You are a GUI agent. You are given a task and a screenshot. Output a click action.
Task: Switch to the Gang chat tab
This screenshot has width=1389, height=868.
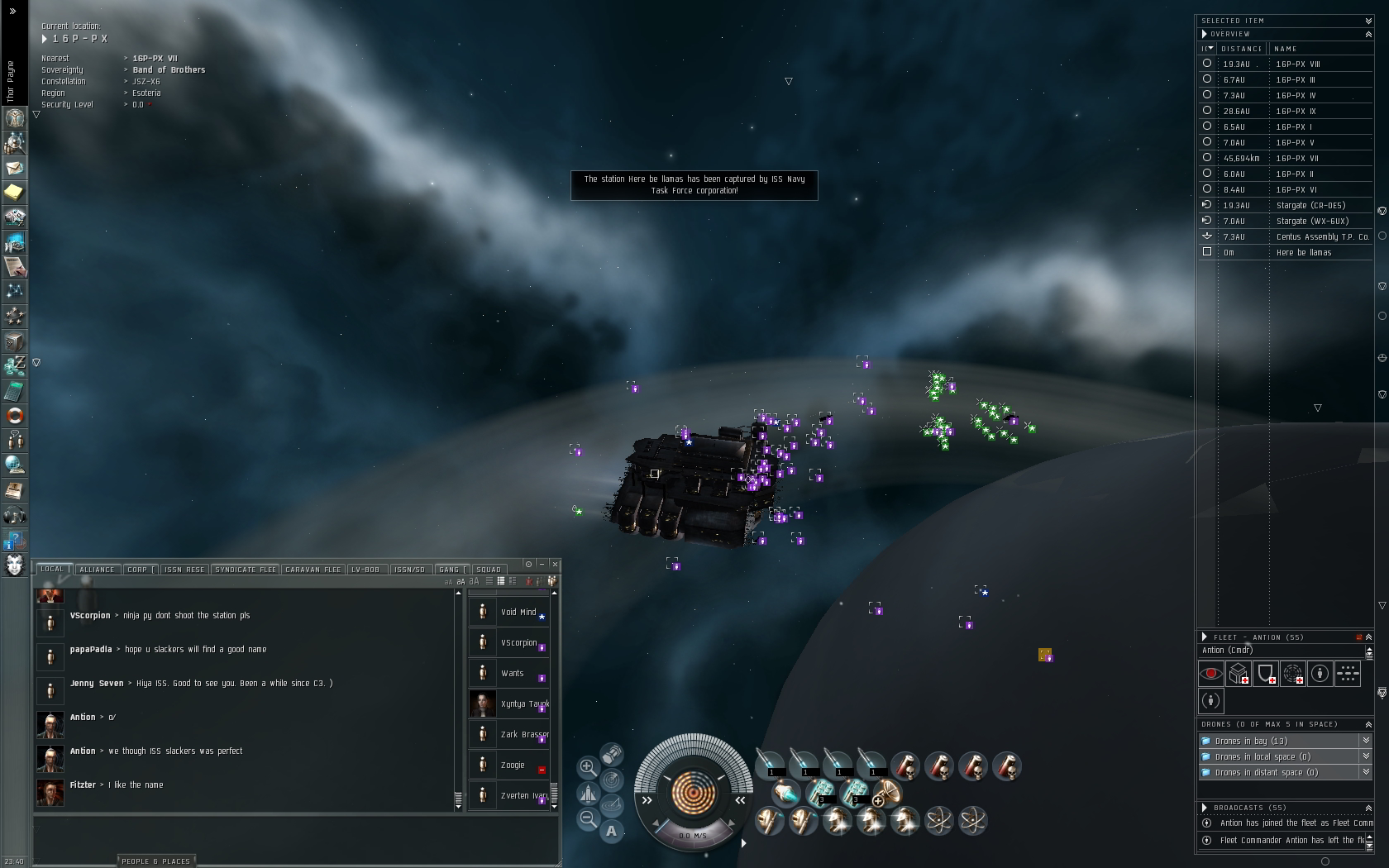[450, 570]
